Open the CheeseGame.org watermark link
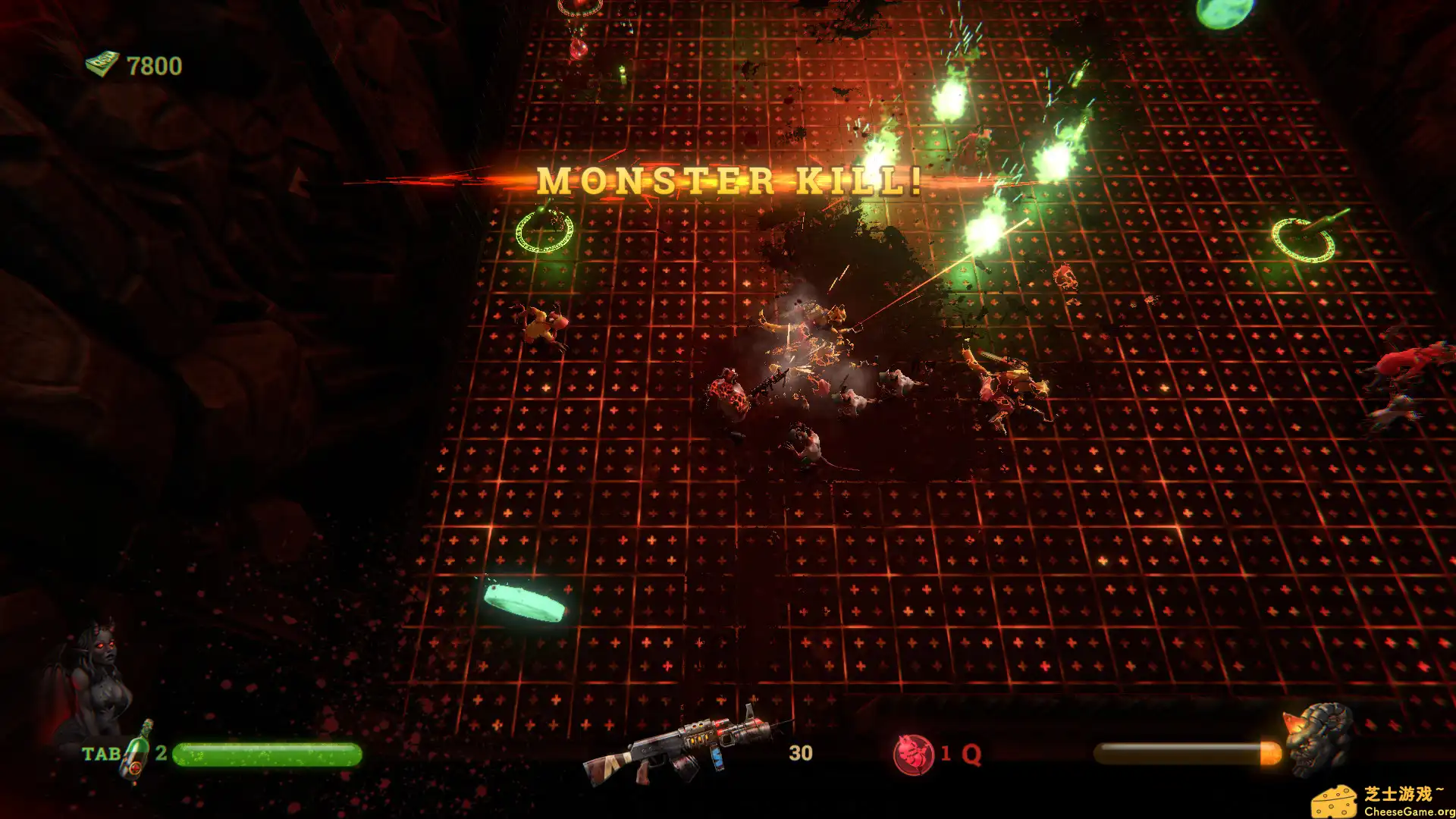The height and width of the screenshot is (819, 1456). [x=1382, y=800]
